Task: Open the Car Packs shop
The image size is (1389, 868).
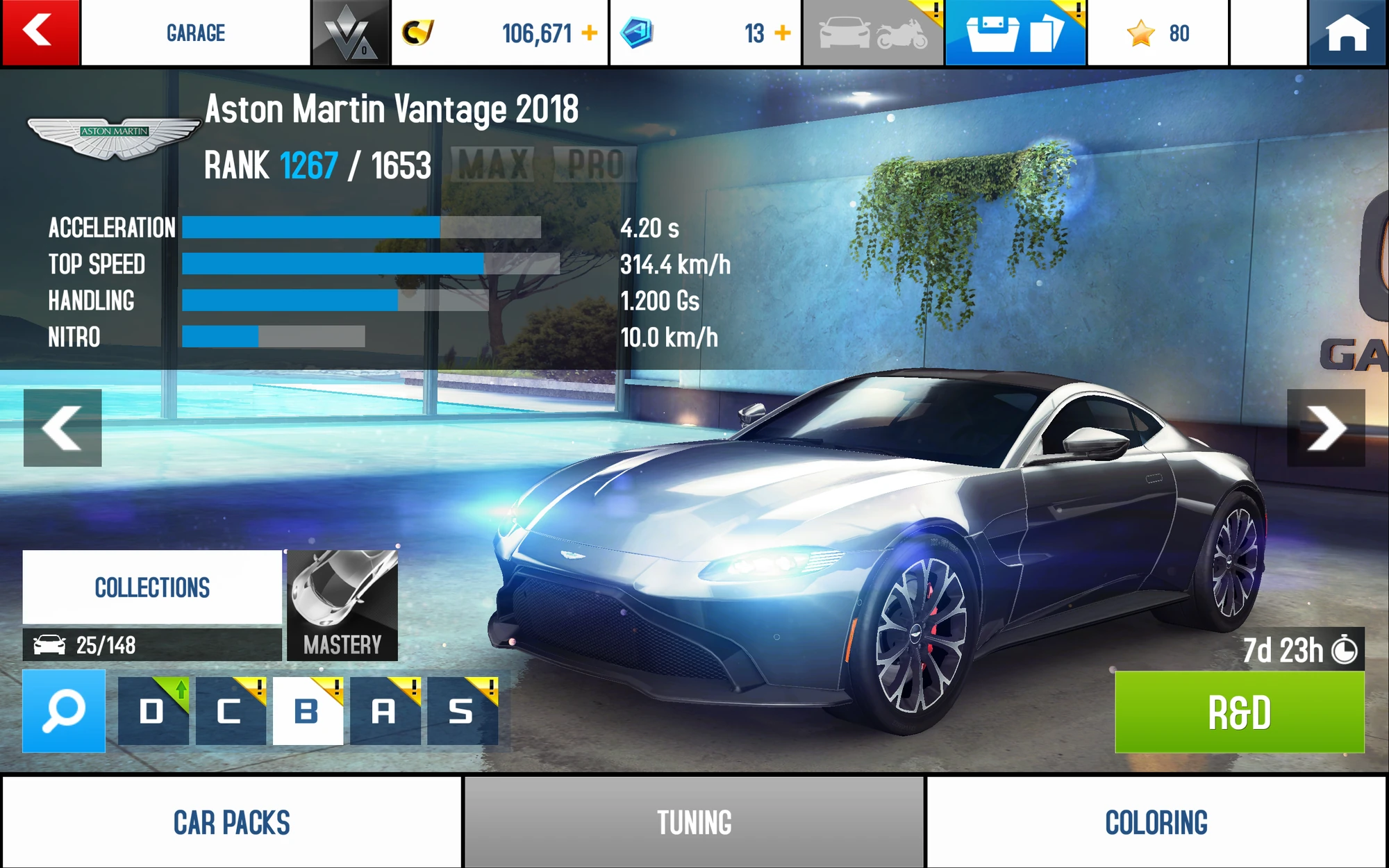Action: click(x=231, y=822)
